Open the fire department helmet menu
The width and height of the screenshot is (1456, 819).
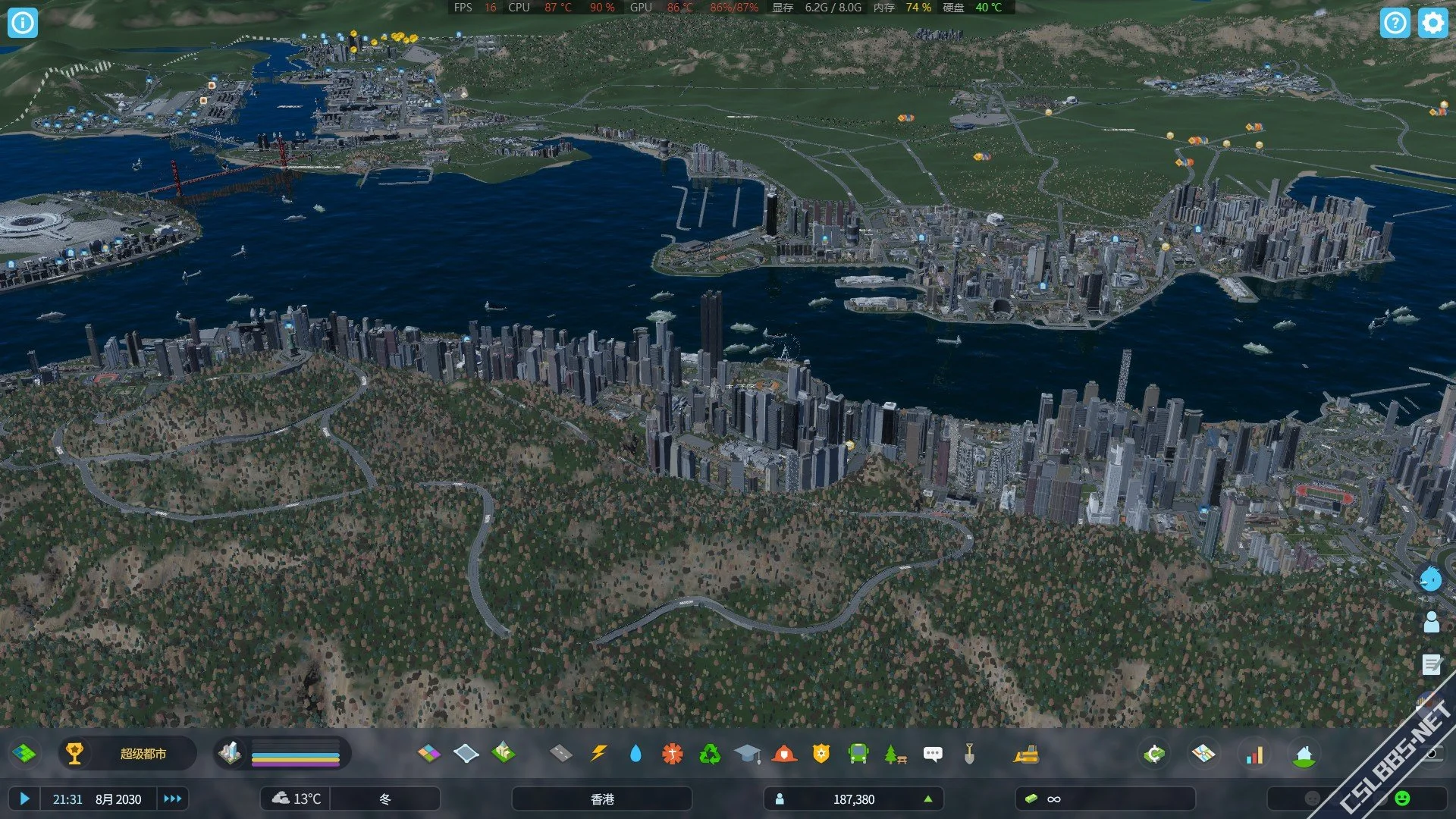coord(784,754)
